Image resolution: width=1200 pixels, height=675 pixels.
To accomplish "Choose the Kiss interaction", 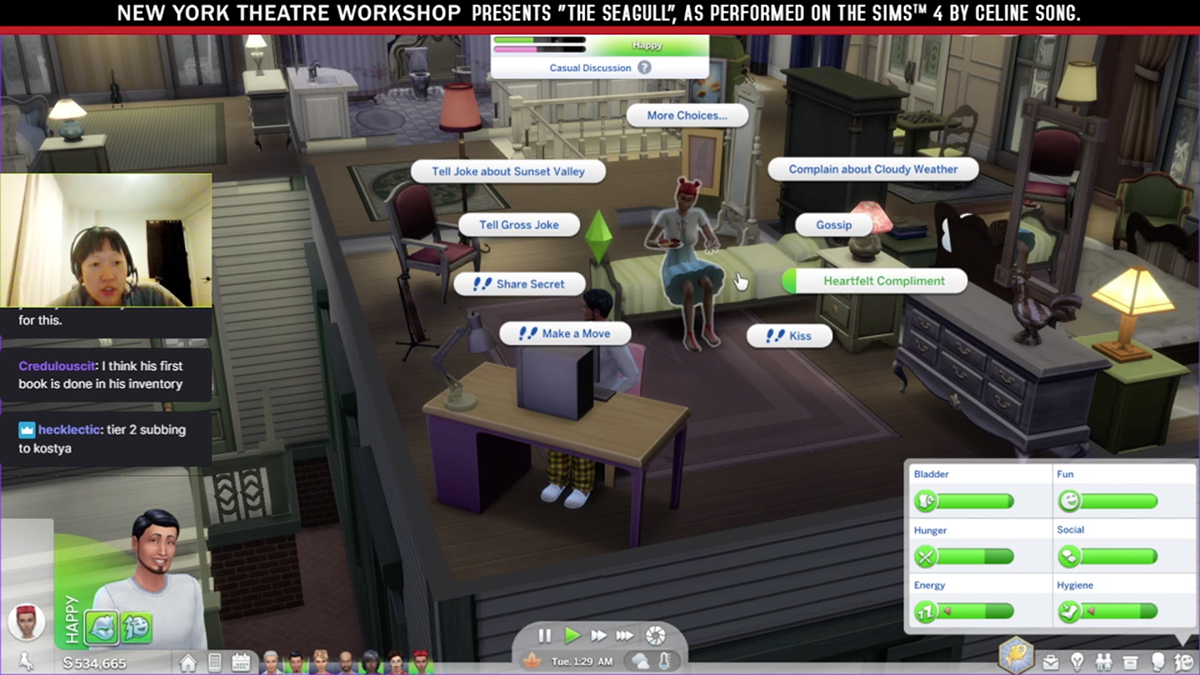I will [x=789, y=336].
